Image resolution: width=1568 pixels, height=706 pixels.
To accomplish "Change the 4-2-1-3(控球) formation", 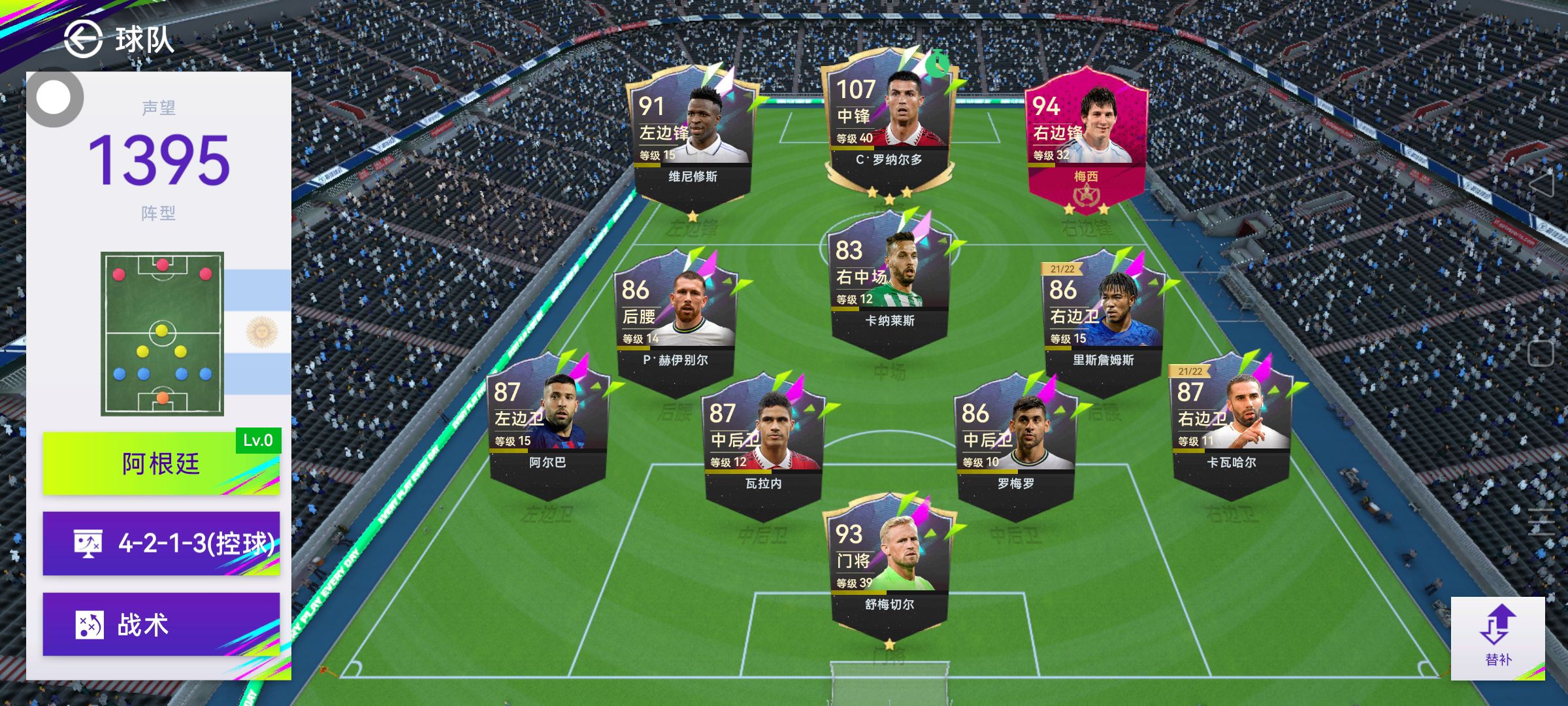I will click(x=161, y=543).
